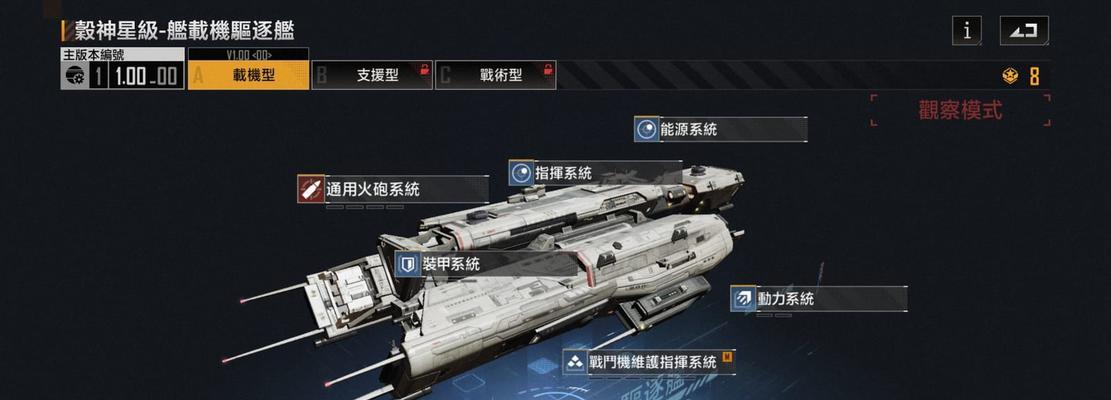Open the 通用火砲系統 weapon module
The height and width of the screenshot is (400, 1111).
tap(392, 189)
